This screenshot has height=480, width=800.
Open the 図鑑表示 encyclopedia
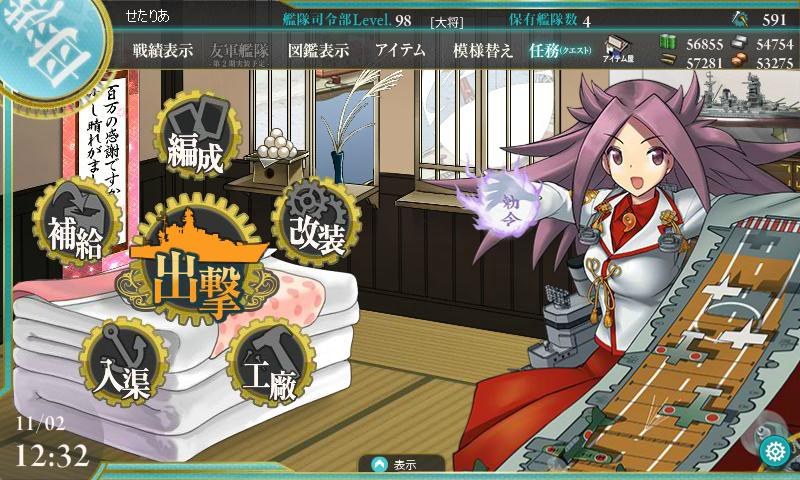point(318,51)
